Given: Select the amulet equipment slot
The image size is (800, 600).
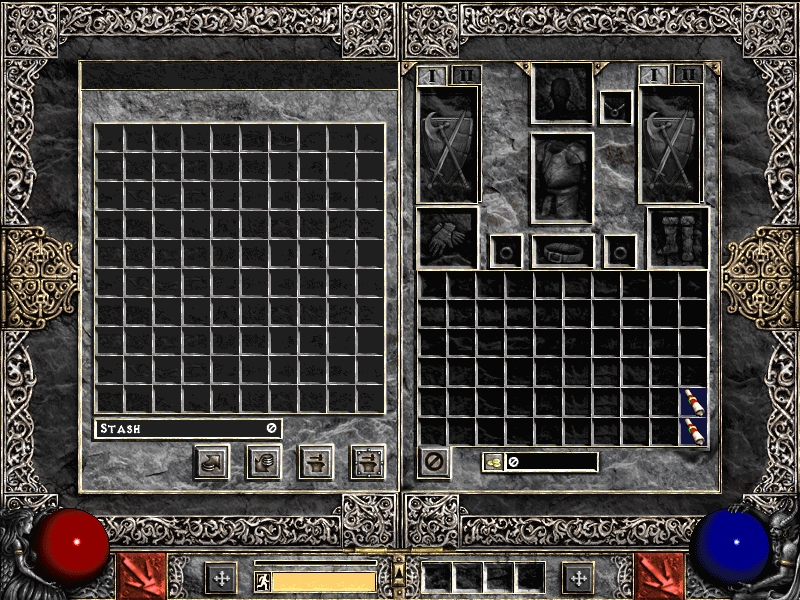Looking at the screenshot, I should pos(616,108).
